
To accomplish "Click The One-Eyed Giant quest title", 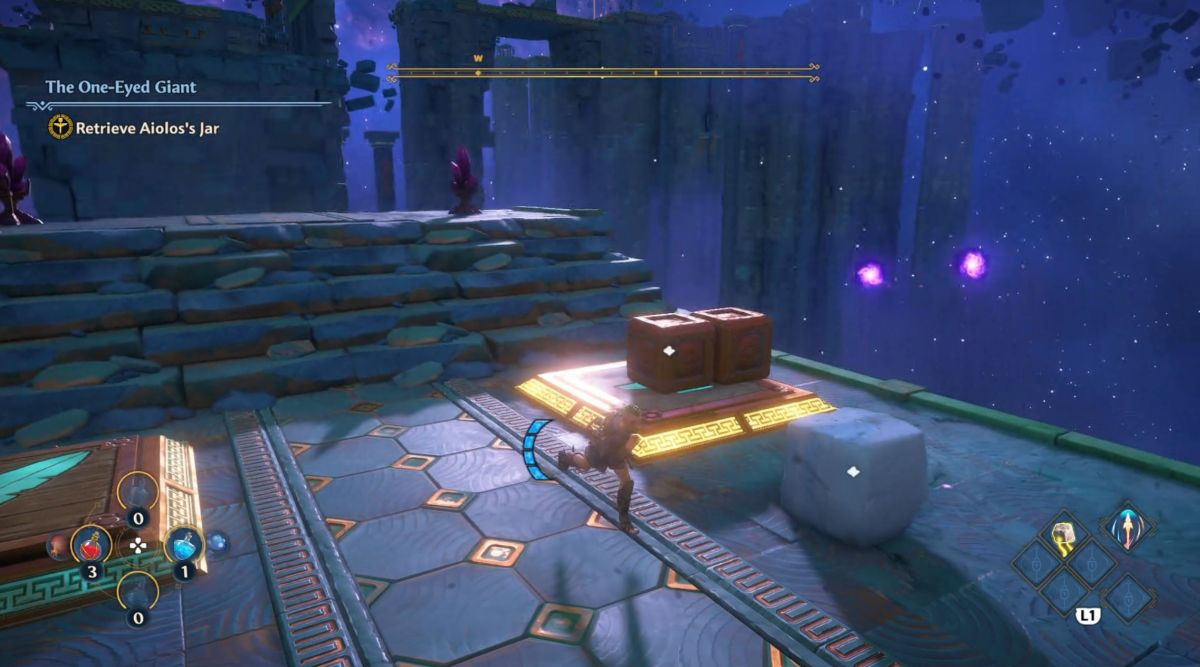I will [x=121, y=87].
